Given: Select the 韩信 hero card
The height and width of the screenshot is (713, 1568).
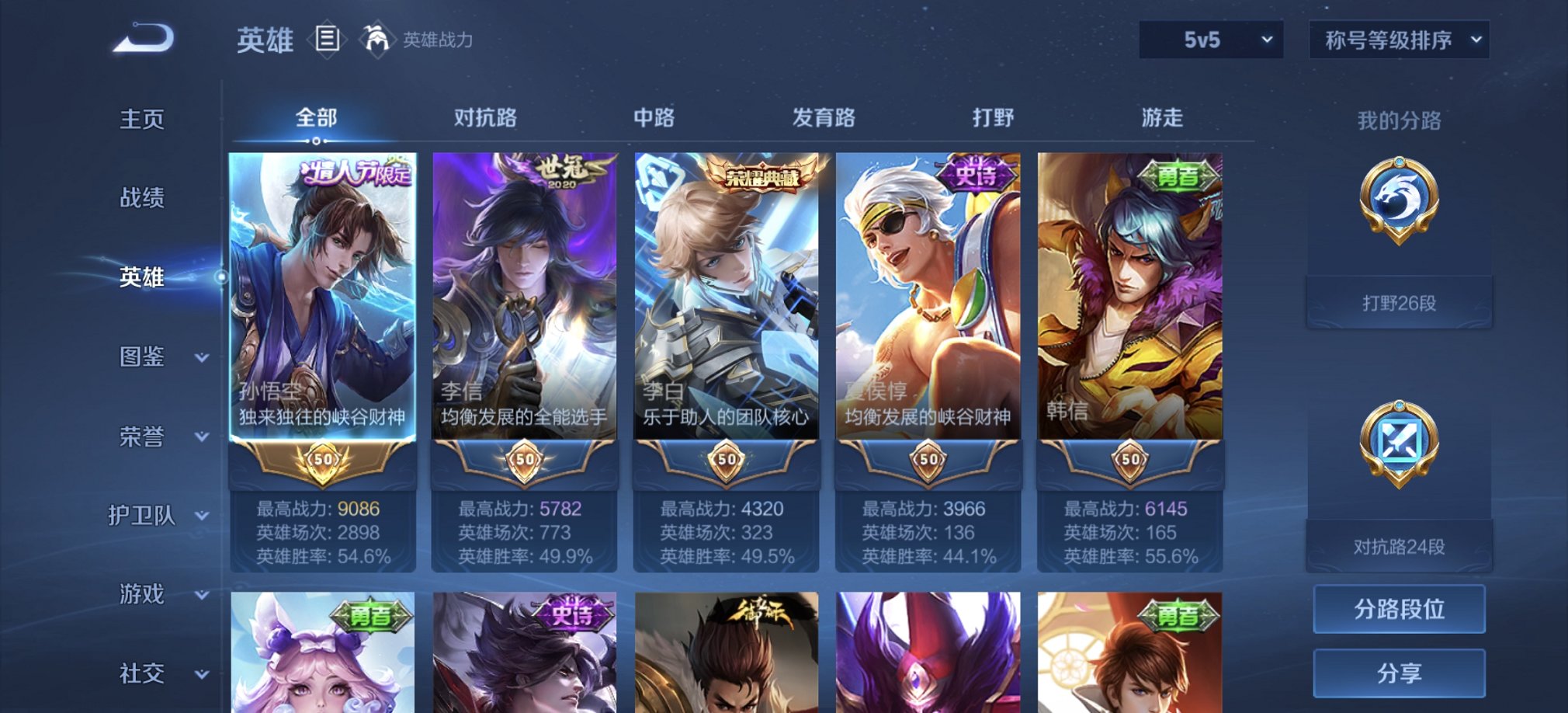Looking at the screenshot, I should click(1131, 311).
